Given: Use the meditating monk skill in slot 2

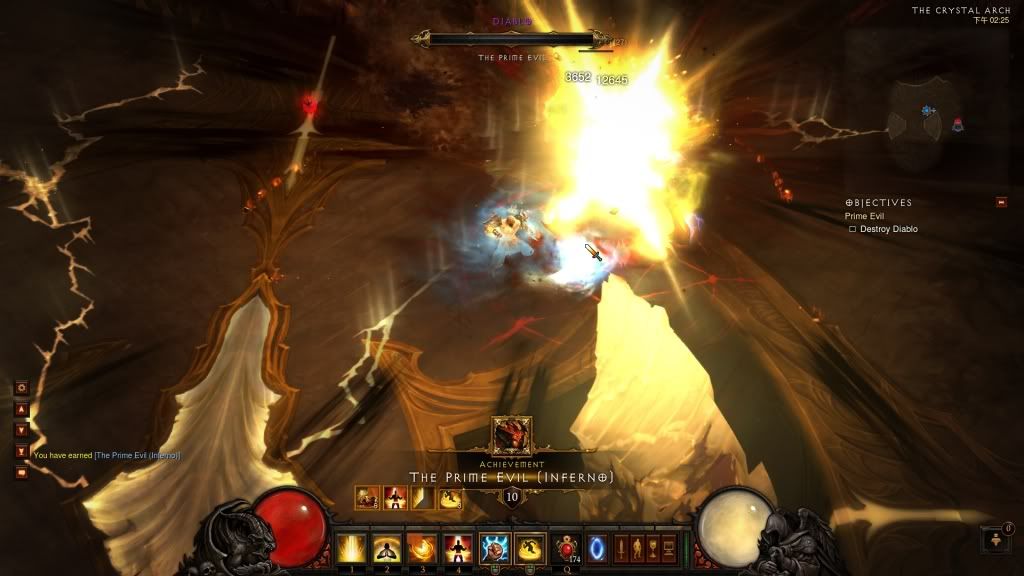Looking at the screenshot, I should 387,548.
